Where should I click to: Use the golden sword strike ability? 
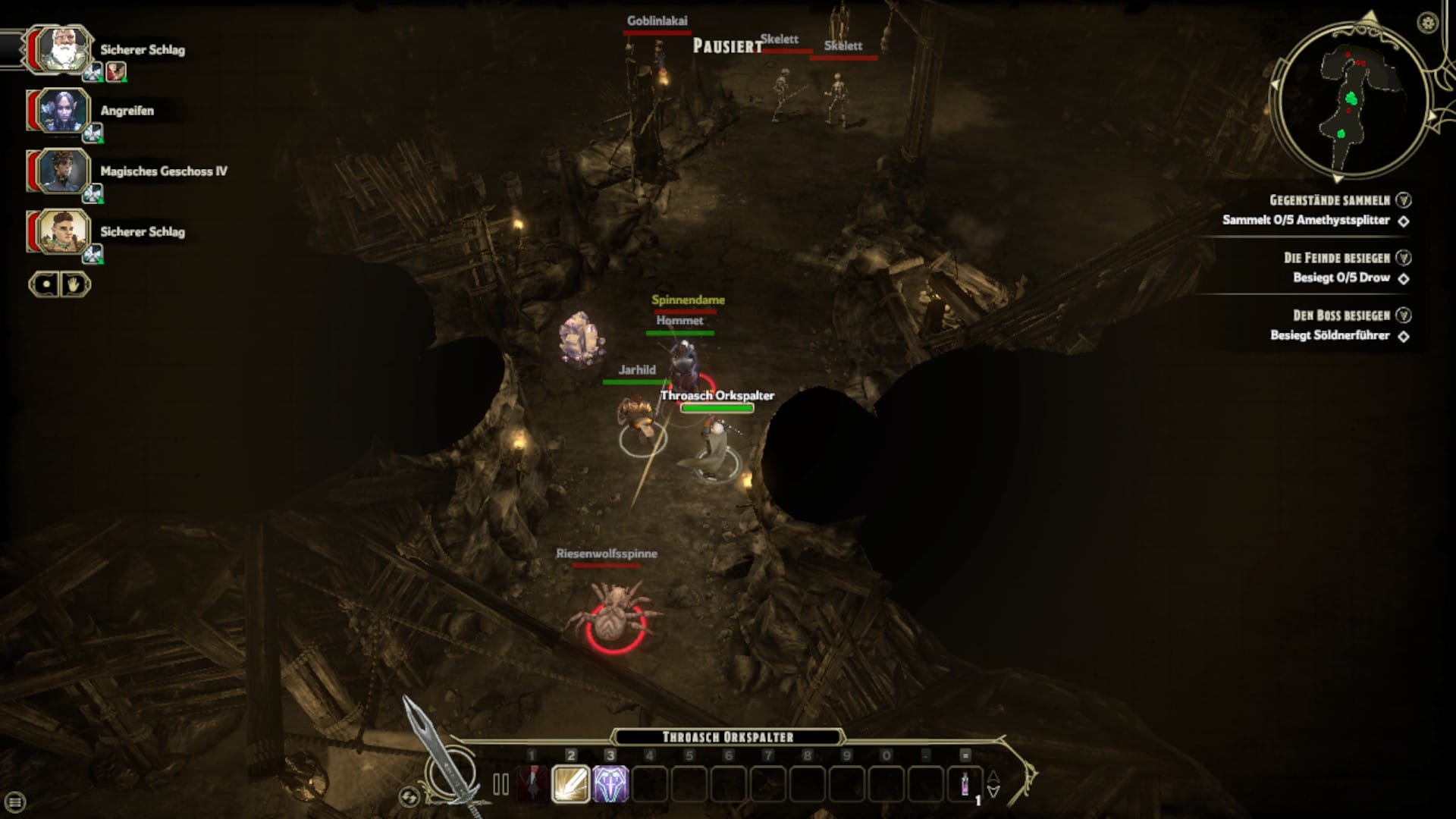tap(571, 784)
